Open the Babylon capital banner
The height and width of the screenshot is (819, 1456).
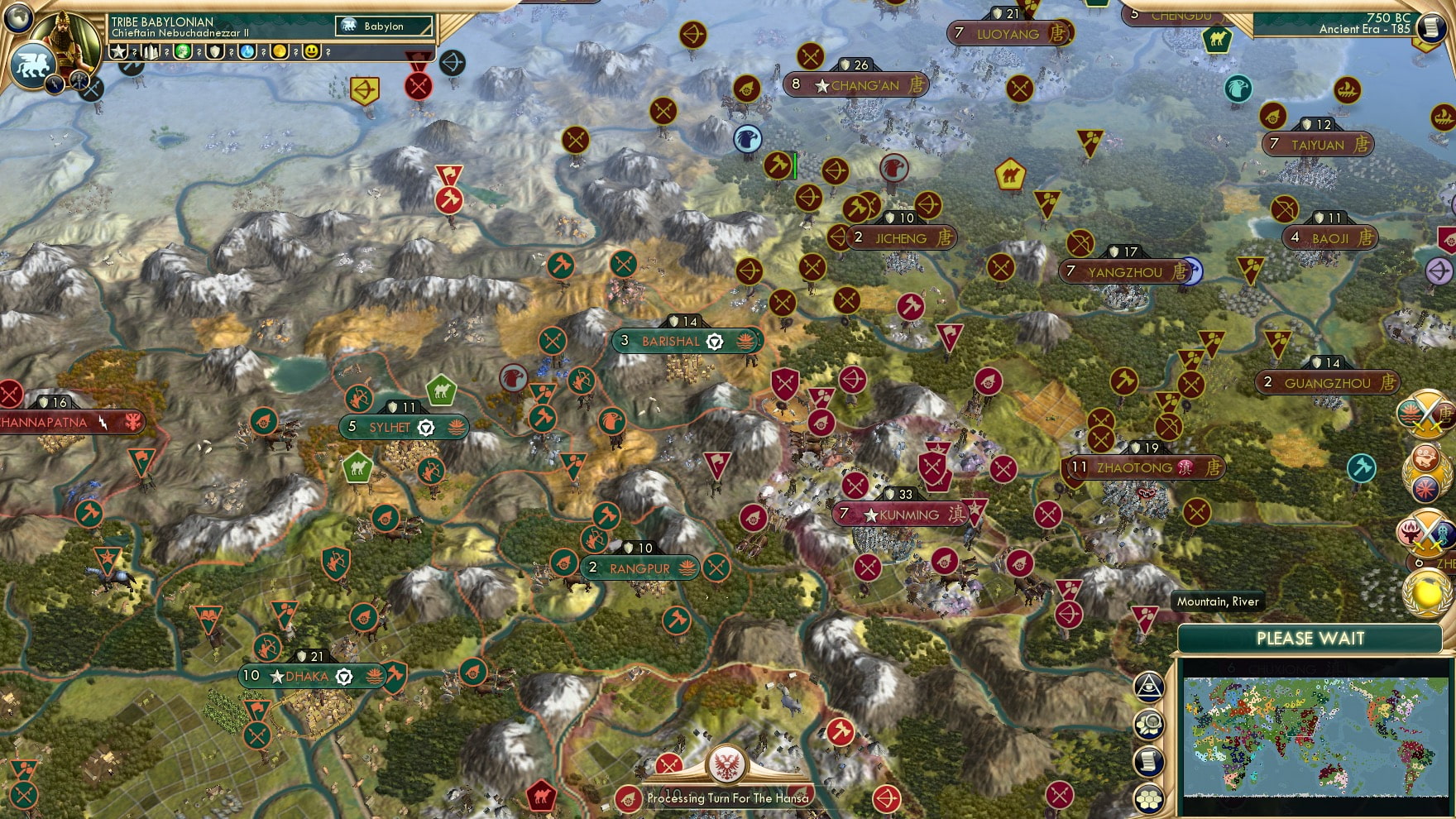coord(381,26)
